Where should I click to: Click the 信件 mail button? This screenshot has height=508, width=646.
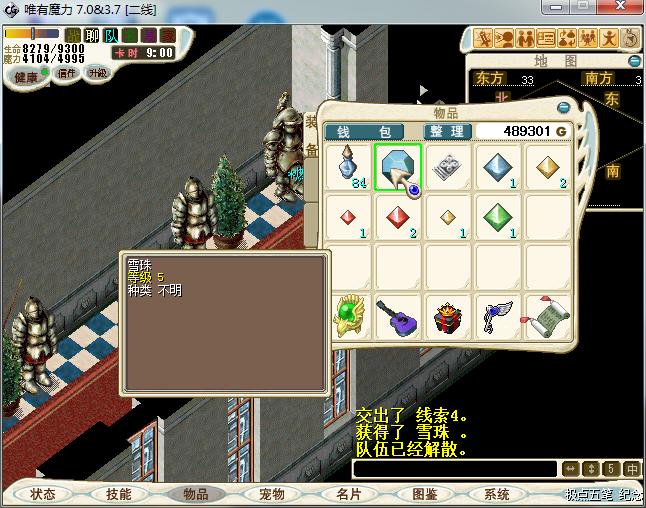[x=67, y=73]
